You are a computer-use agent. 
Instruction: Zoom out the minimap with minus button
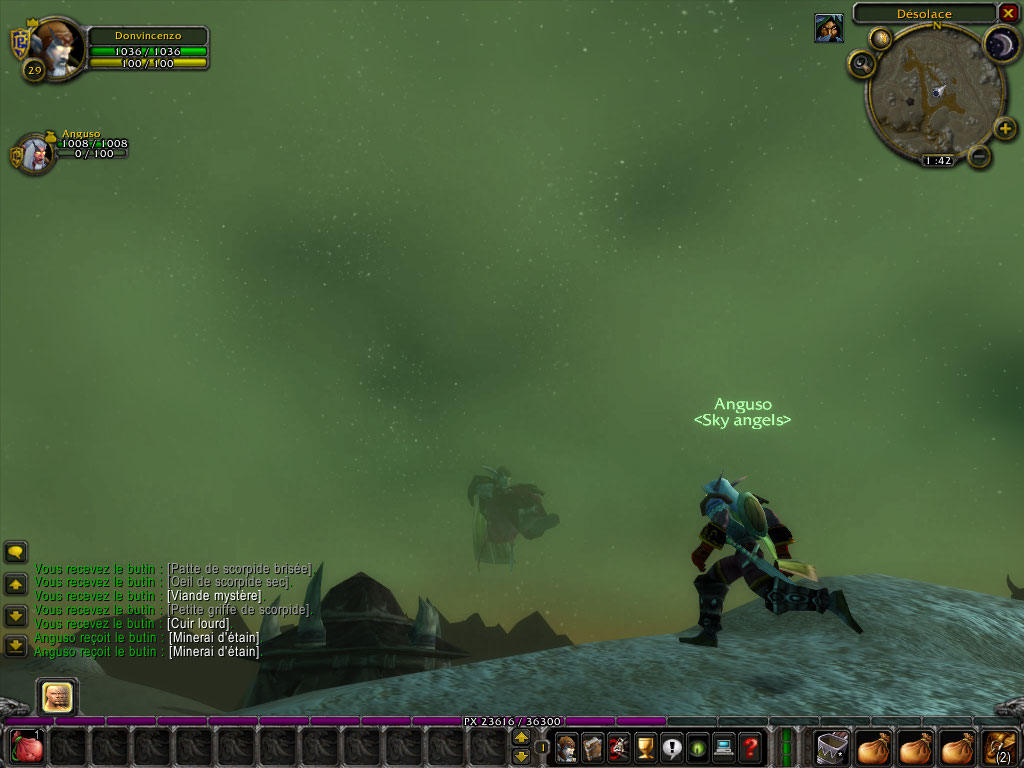pyautogui.click(x=980, y=156)
